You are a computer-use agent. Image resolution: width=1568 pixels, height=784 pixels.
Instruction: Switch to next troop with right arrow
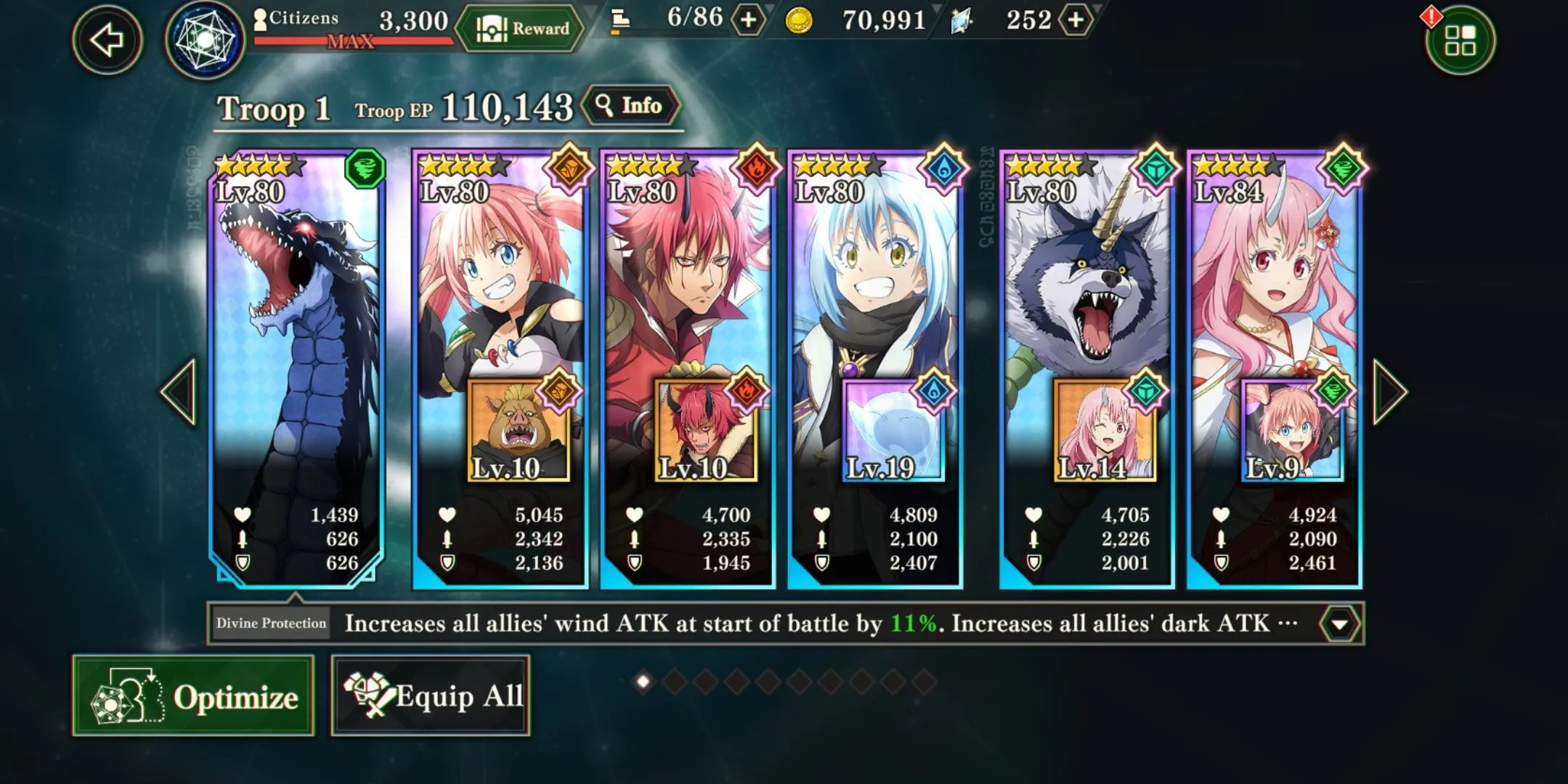(x=1389, y=392)
